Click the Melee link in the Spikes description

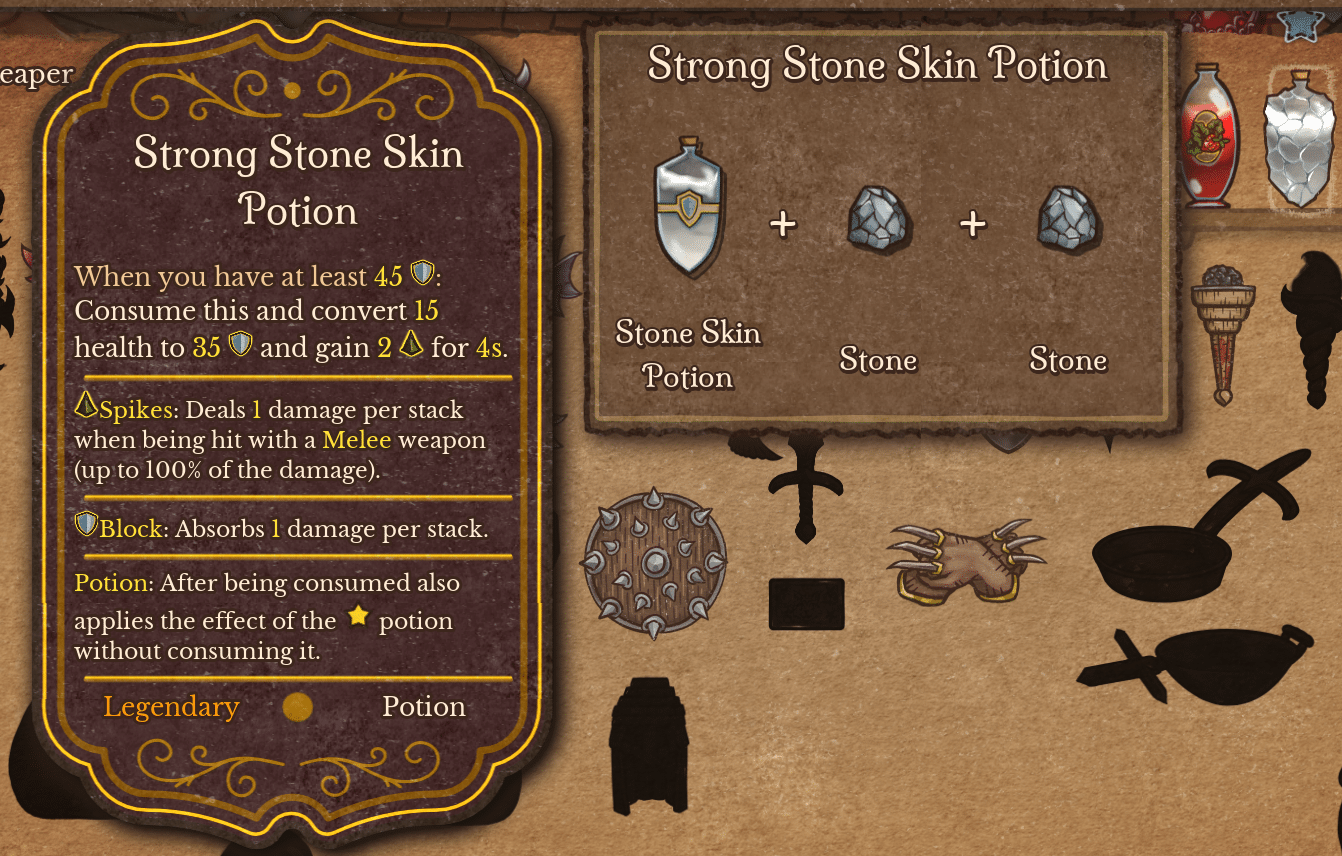click(x=359, y=439)
